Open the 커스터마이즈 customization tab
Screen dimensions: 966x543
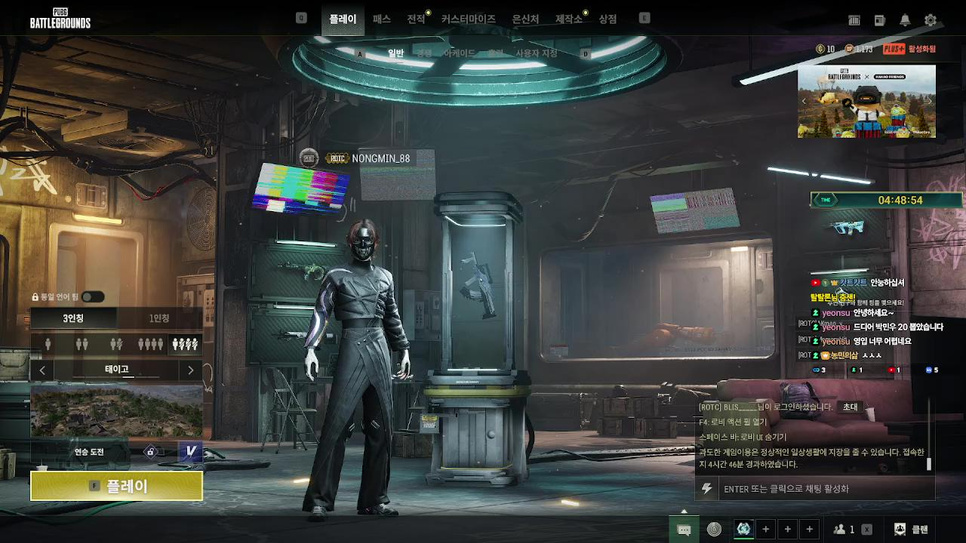pyautogui.click(x=468, y=19)
